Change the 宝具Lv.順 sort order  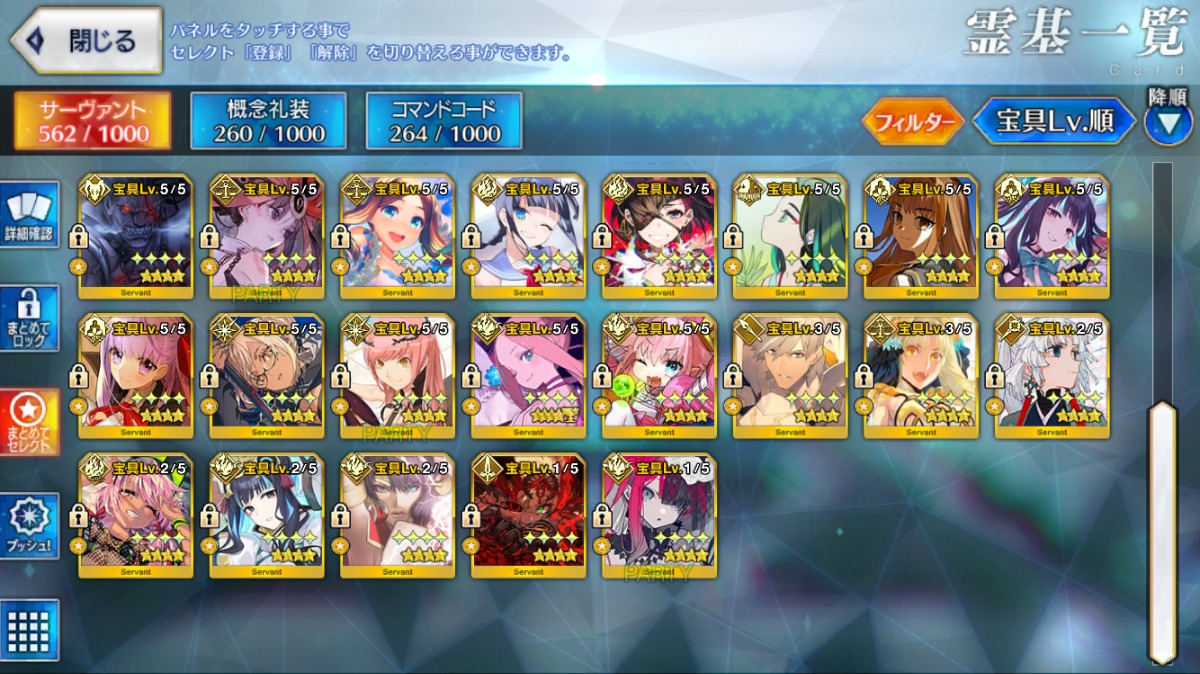click(1055, 122)
